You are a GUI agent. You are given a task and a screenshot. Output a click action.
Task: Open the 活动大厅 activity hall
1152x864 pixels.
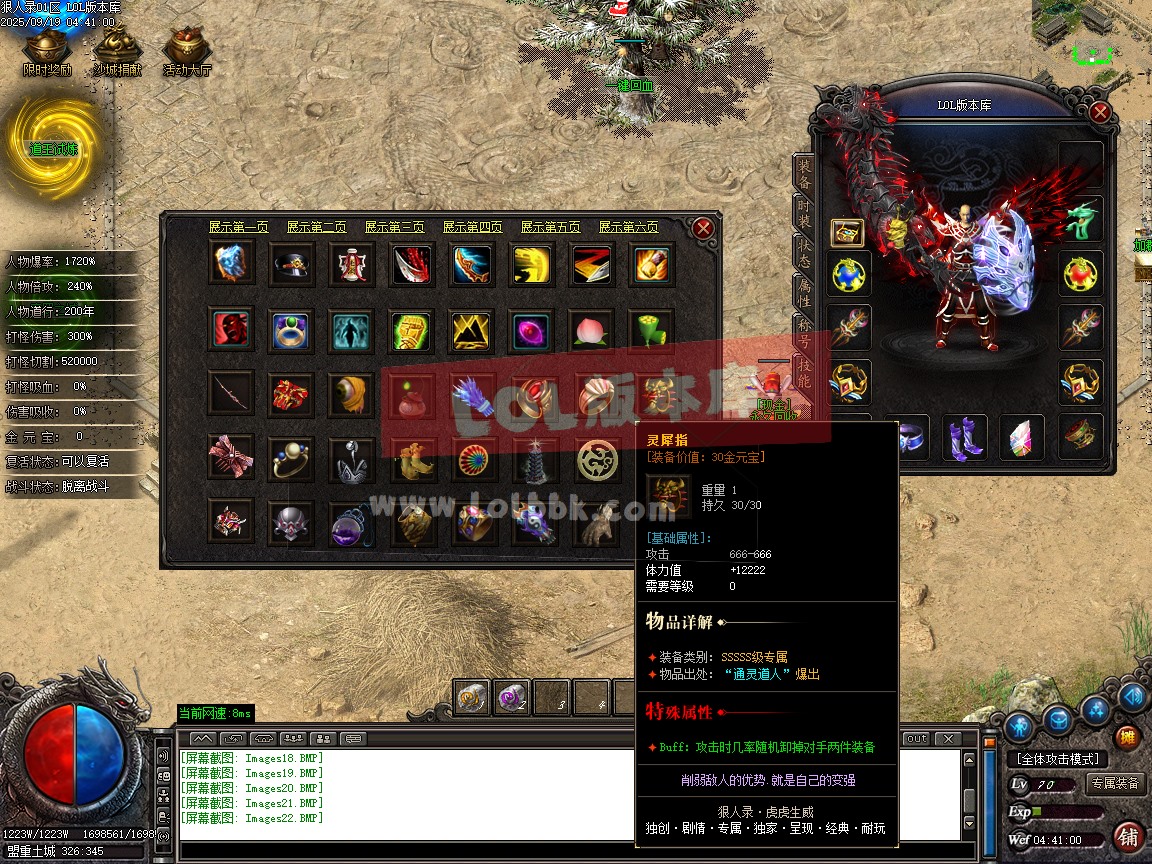point(187,52)
